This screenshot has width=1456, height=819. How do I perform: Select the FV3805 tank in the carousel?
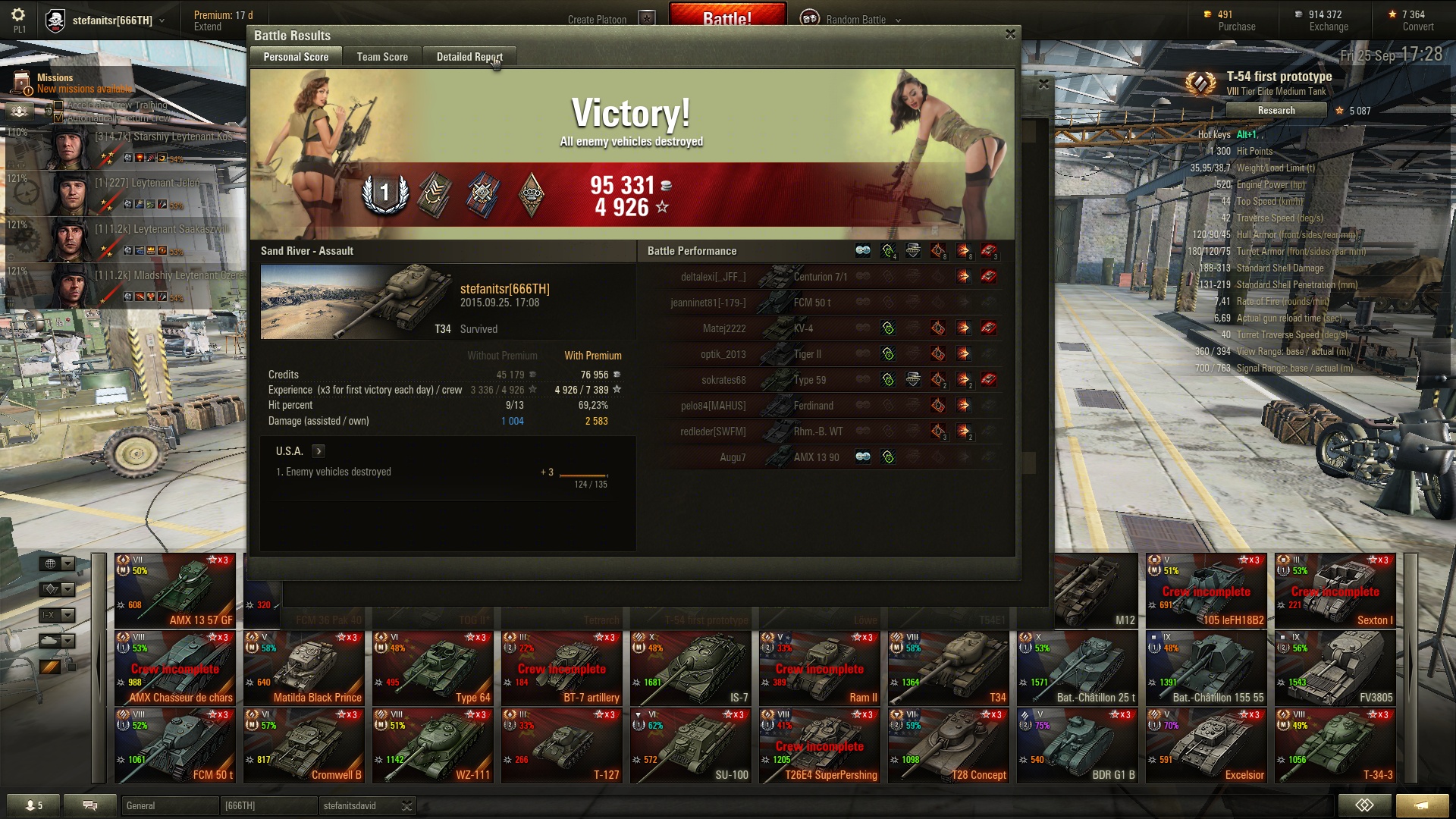pos(1335,668)
